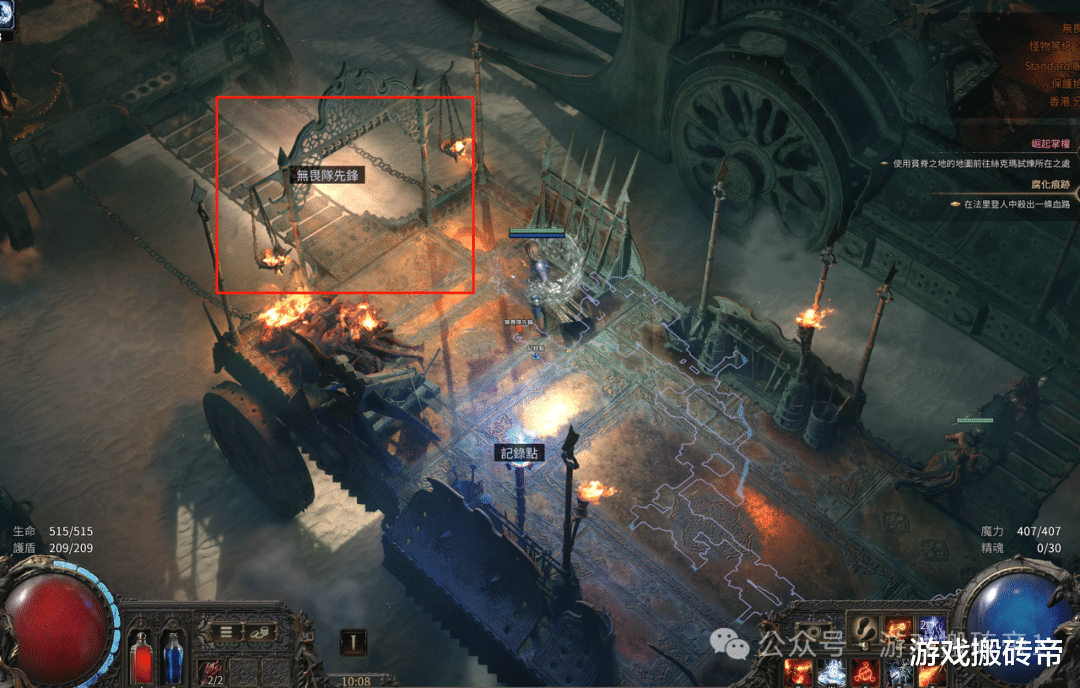This screenshot has height=688, width=1080.
Task: Select the red charm slot showing 2/2
Action: (211, 672)
